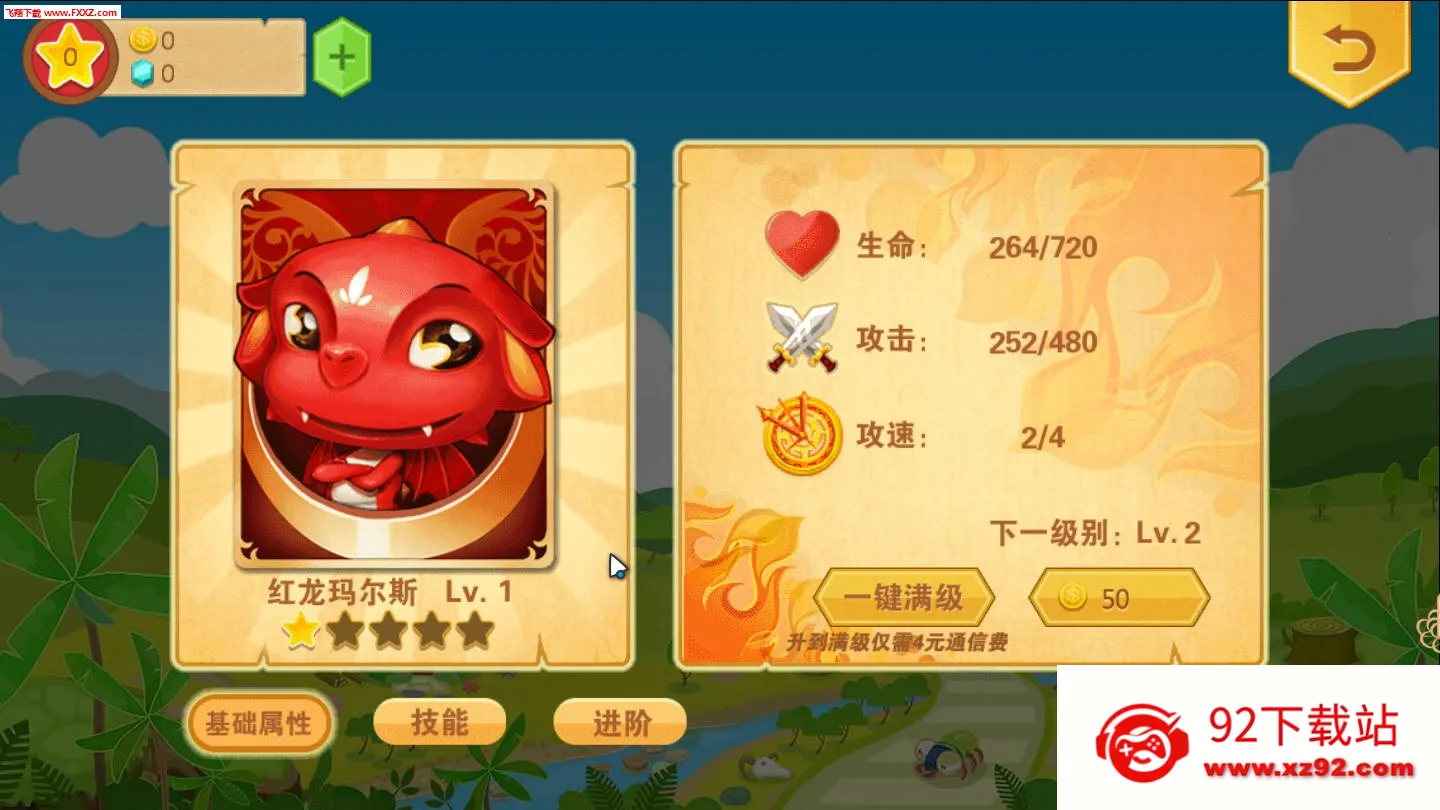Tap the 攻速 attack speed dial icon
1440x810 pixels.
pyautogui.click(x=800, y=435)
